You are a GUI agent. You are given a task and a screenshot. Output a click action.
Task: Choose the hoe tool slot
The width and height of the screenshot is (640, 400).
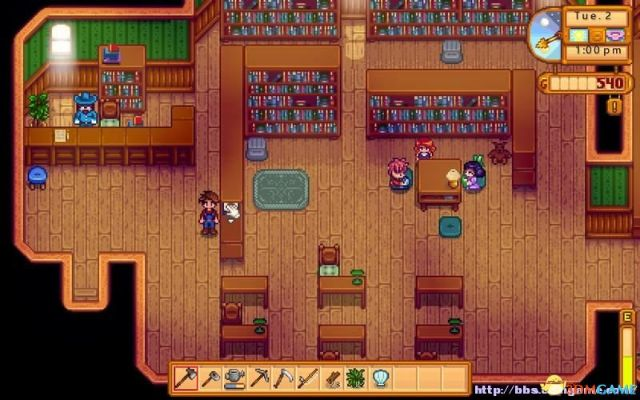pos(210,378)
